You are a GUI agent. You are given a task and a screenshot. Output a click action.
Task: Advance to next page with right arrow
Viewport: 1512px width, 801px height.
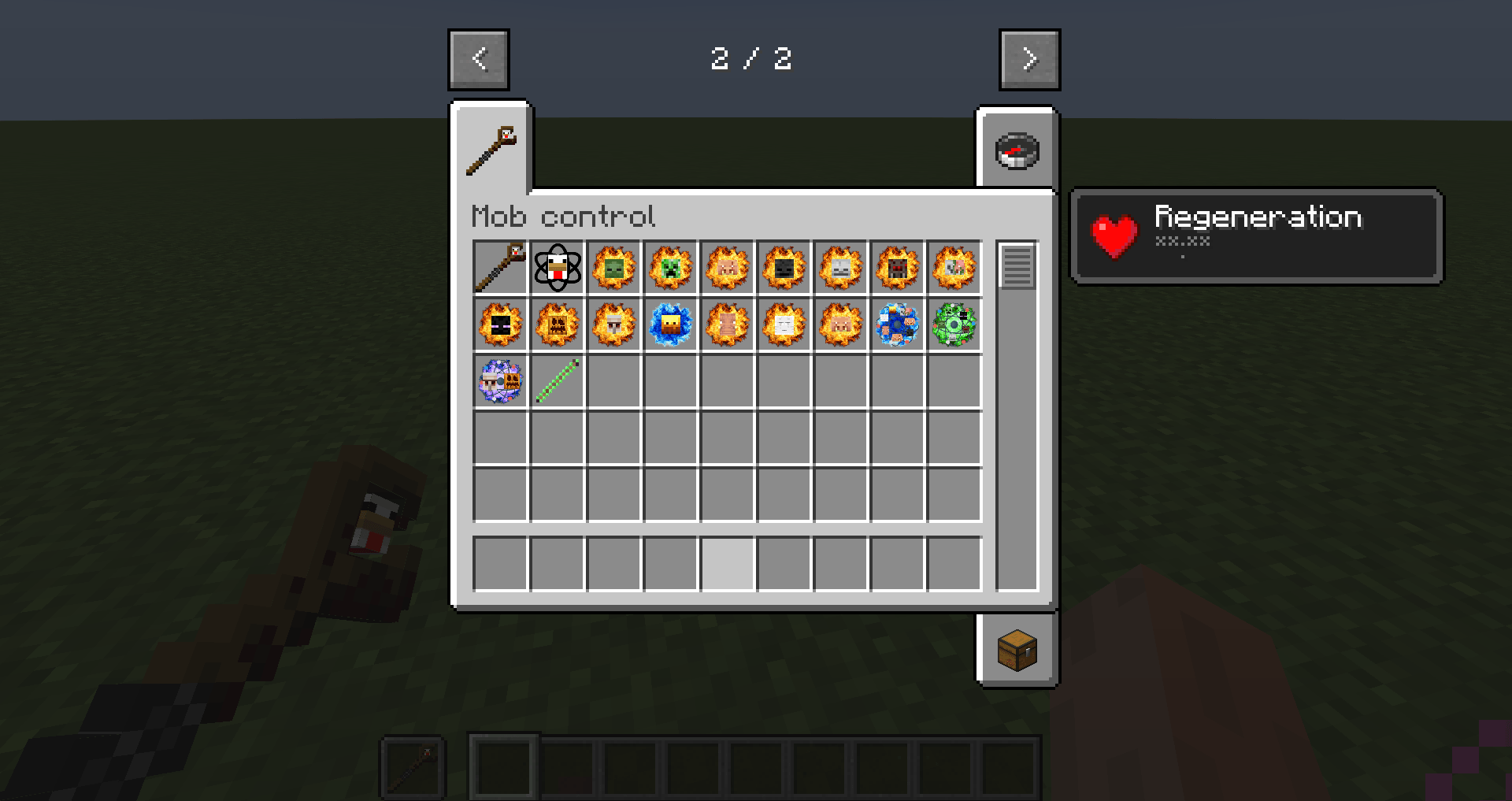(1029, 59)
